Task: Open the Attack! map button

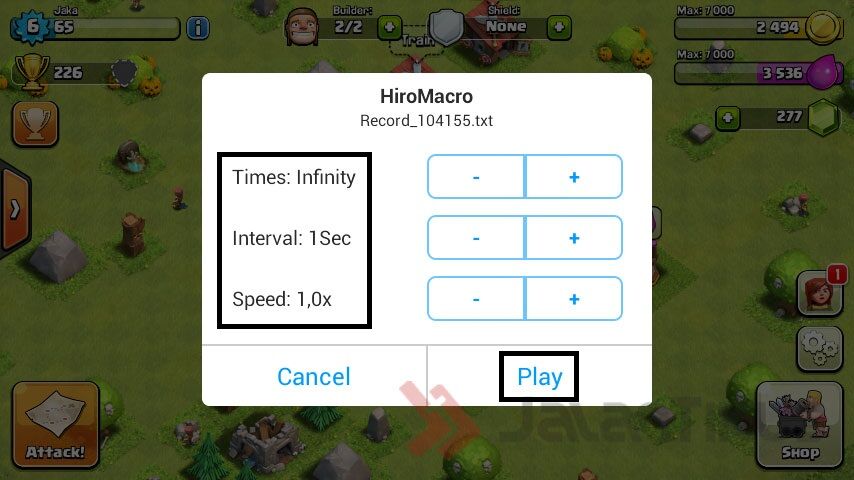Action: (55, 424)
